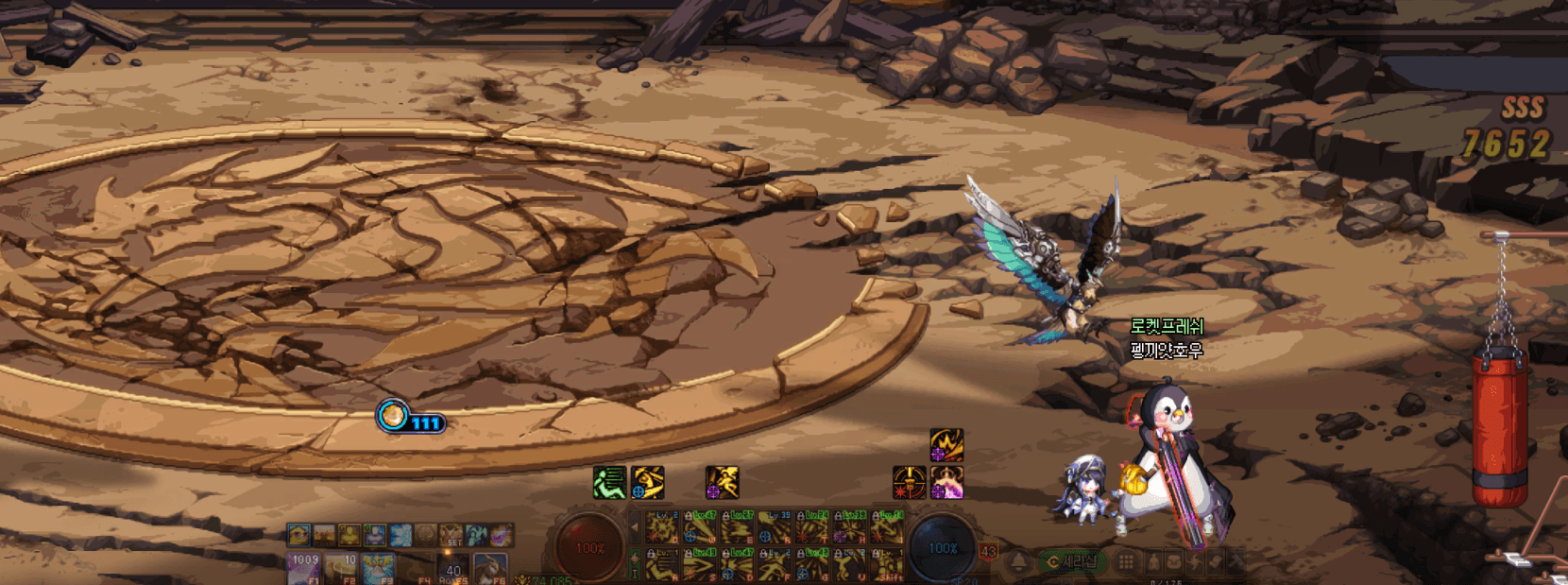Screen dimensions: 1568x585
Task: Click the crown-topped pink potion buff icon
Action: tap(946, 482)
